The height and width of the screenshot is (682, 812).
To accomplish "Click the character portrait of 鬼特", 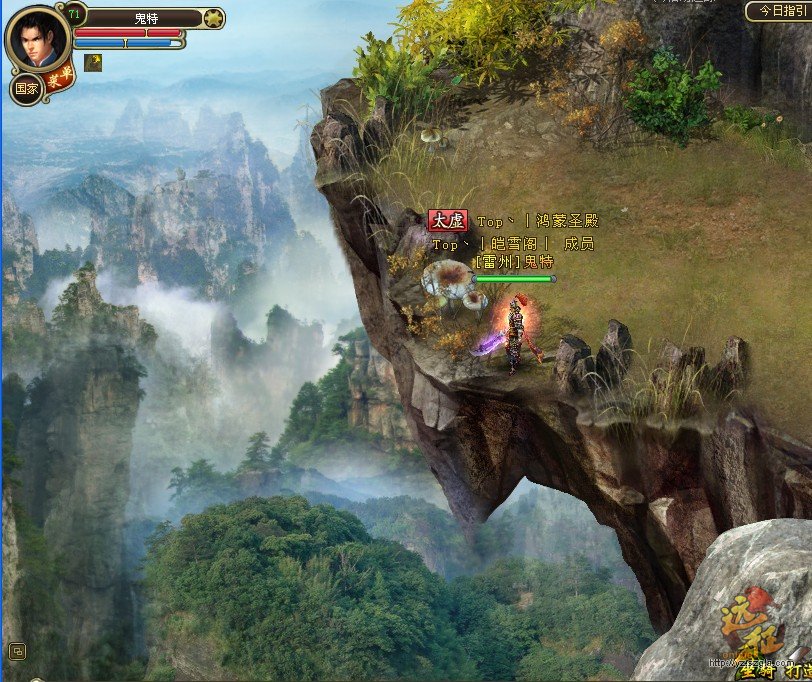I will 39,40.
